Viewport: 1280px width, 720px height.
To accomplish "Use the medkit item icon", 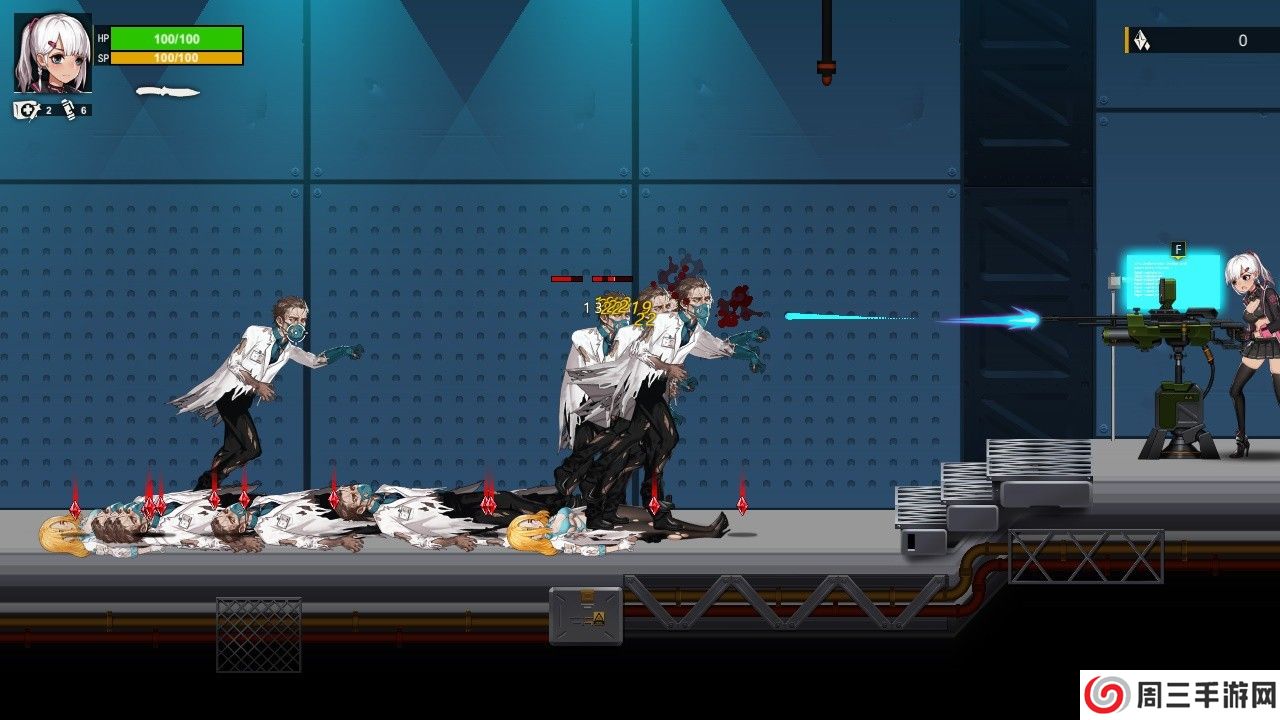I will click(x=27, y=110).
